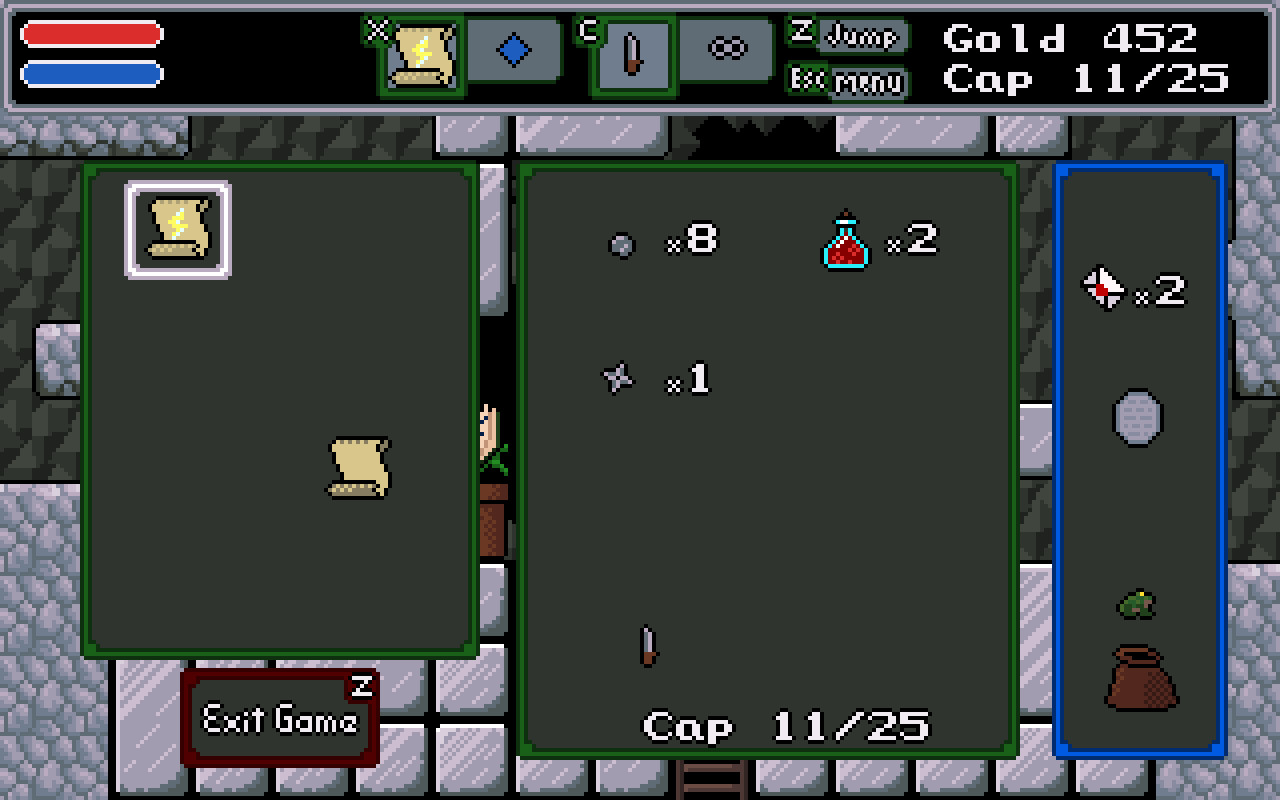
Task: Select the red potion x2 in inventory
Action: [844, 242]
